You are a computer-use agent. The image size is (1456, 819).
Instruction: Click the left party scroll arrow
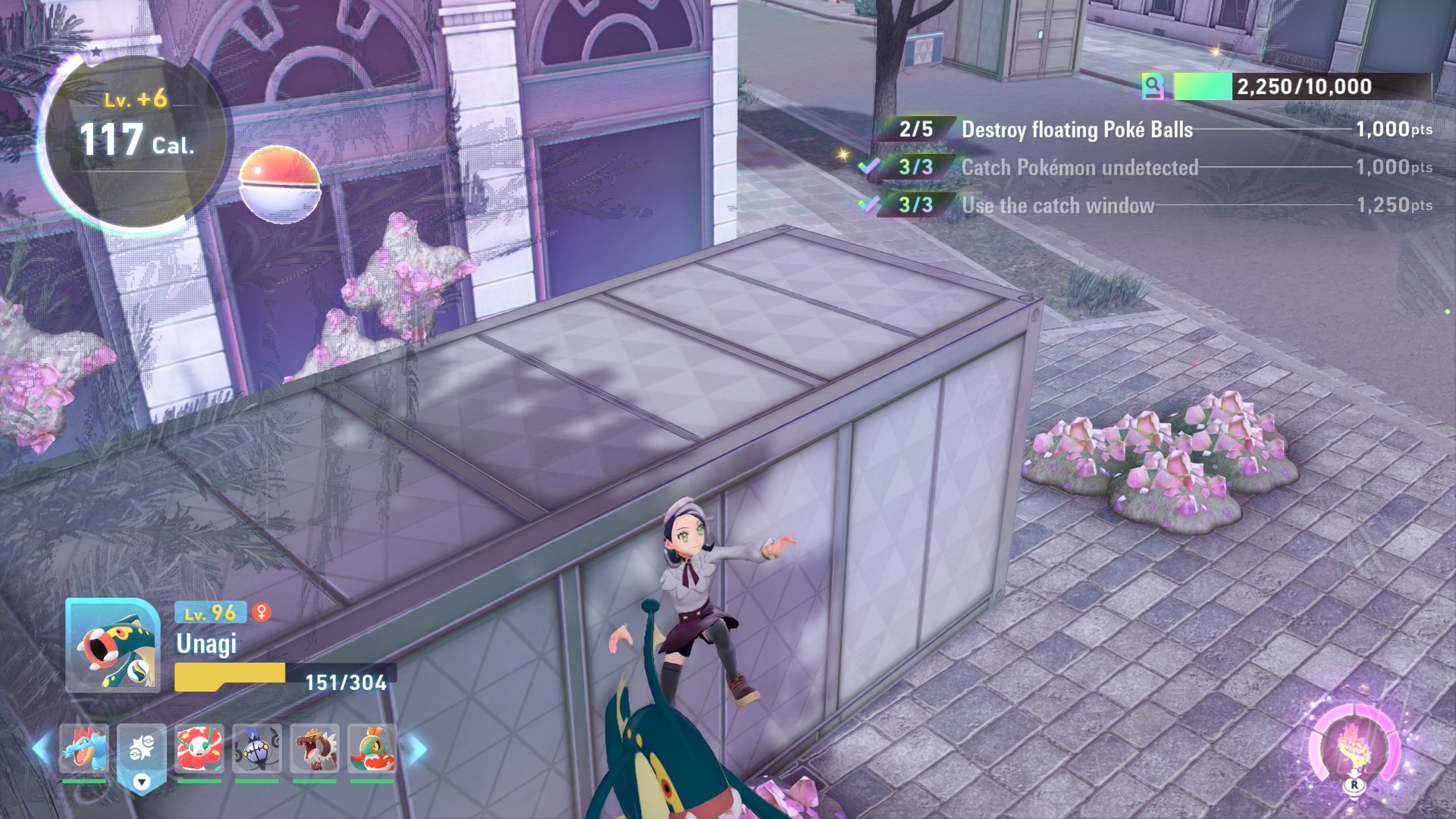coord(41,749)
